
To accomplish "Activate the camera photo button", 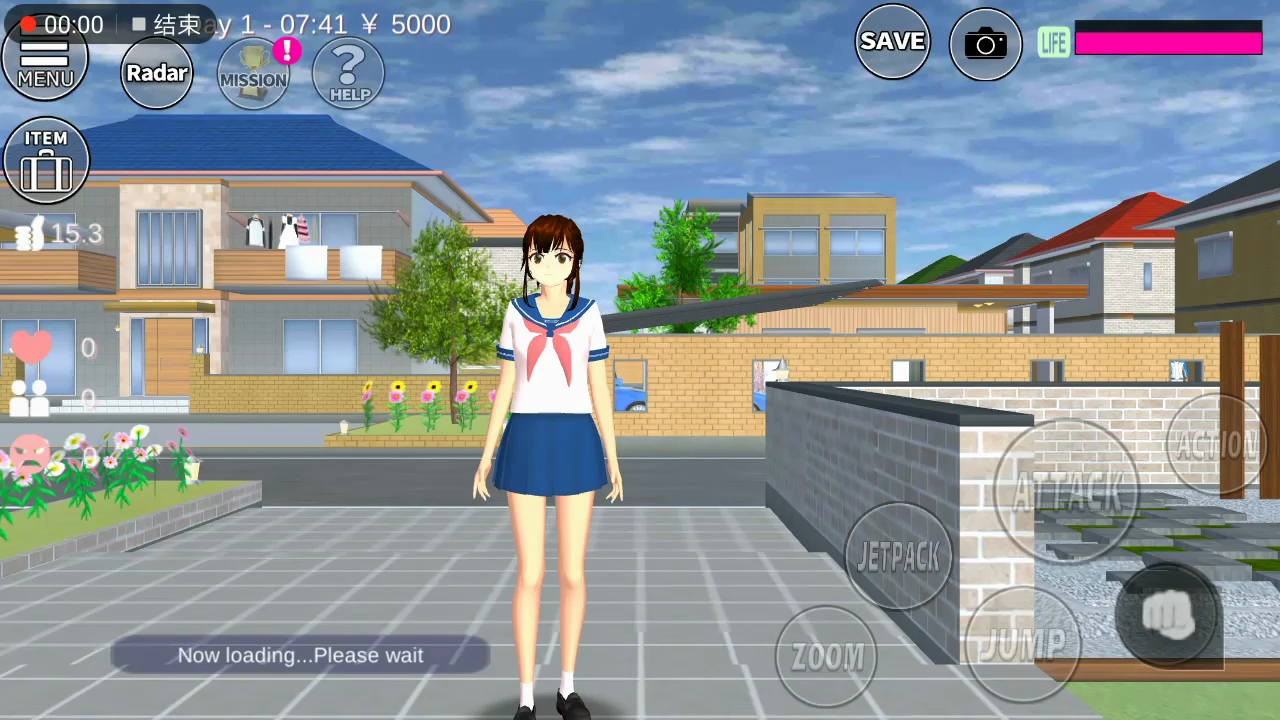I will coord(985,44).
